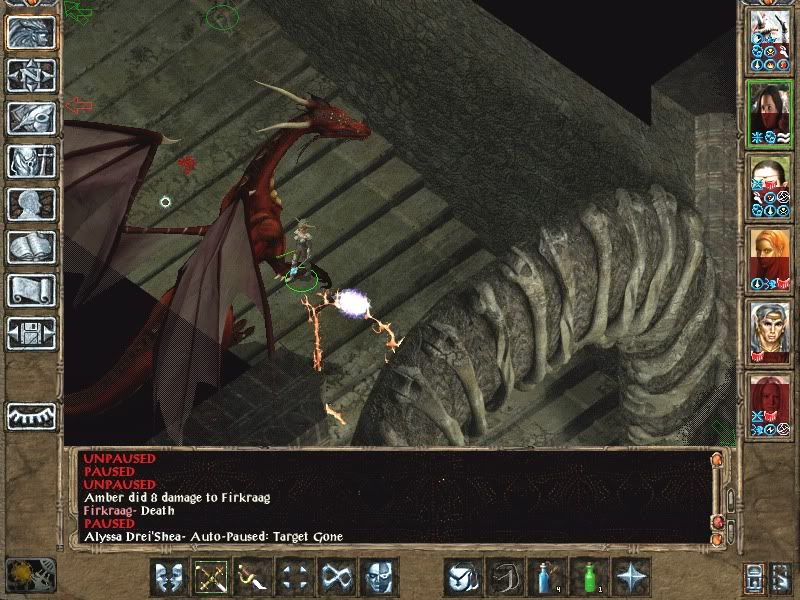Rest the party using the closed-eye button
The image size is (800, 600).
[31, 415]
